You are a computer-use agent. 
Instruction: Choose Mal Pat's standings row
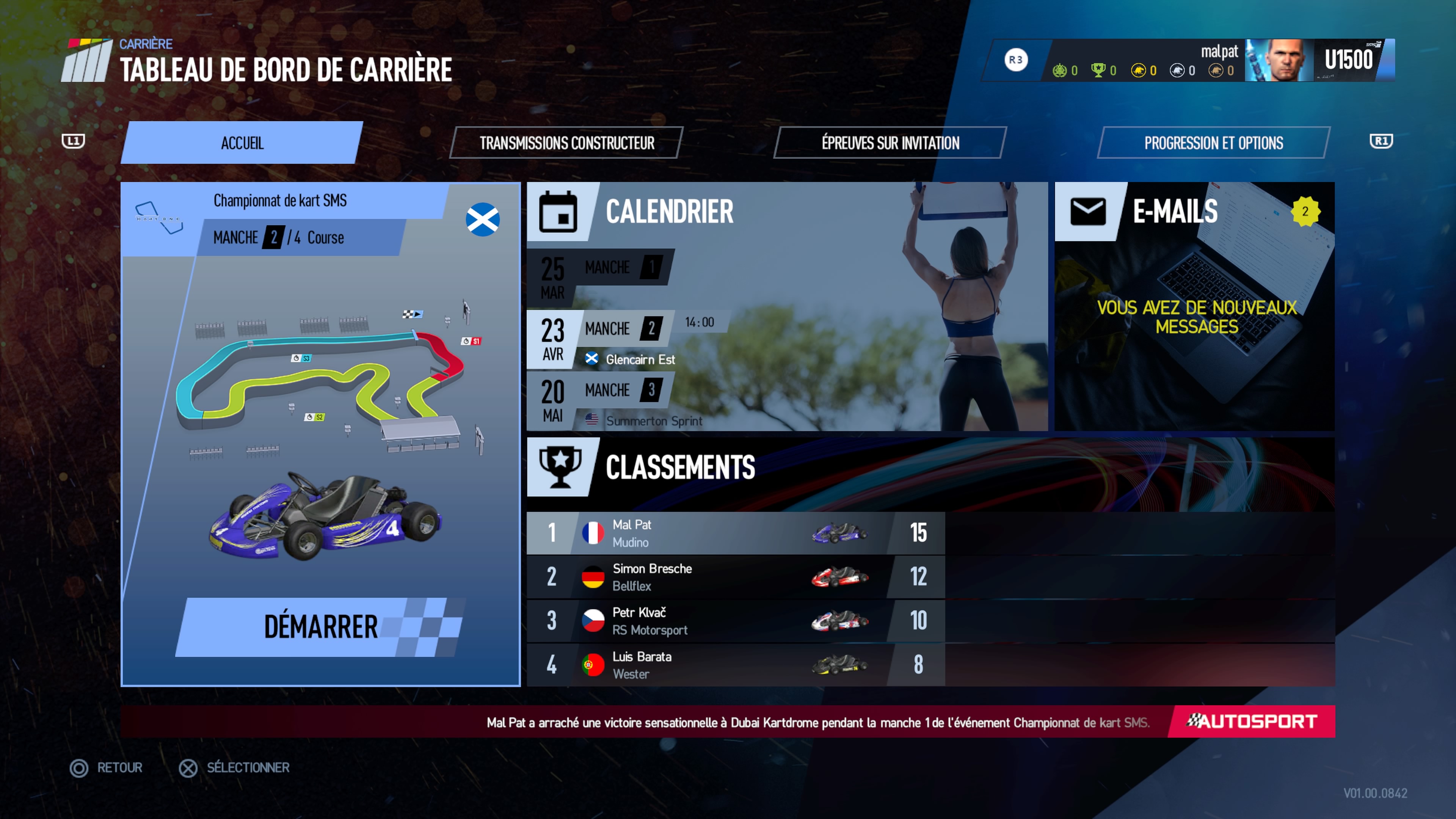tap(735, 533)
